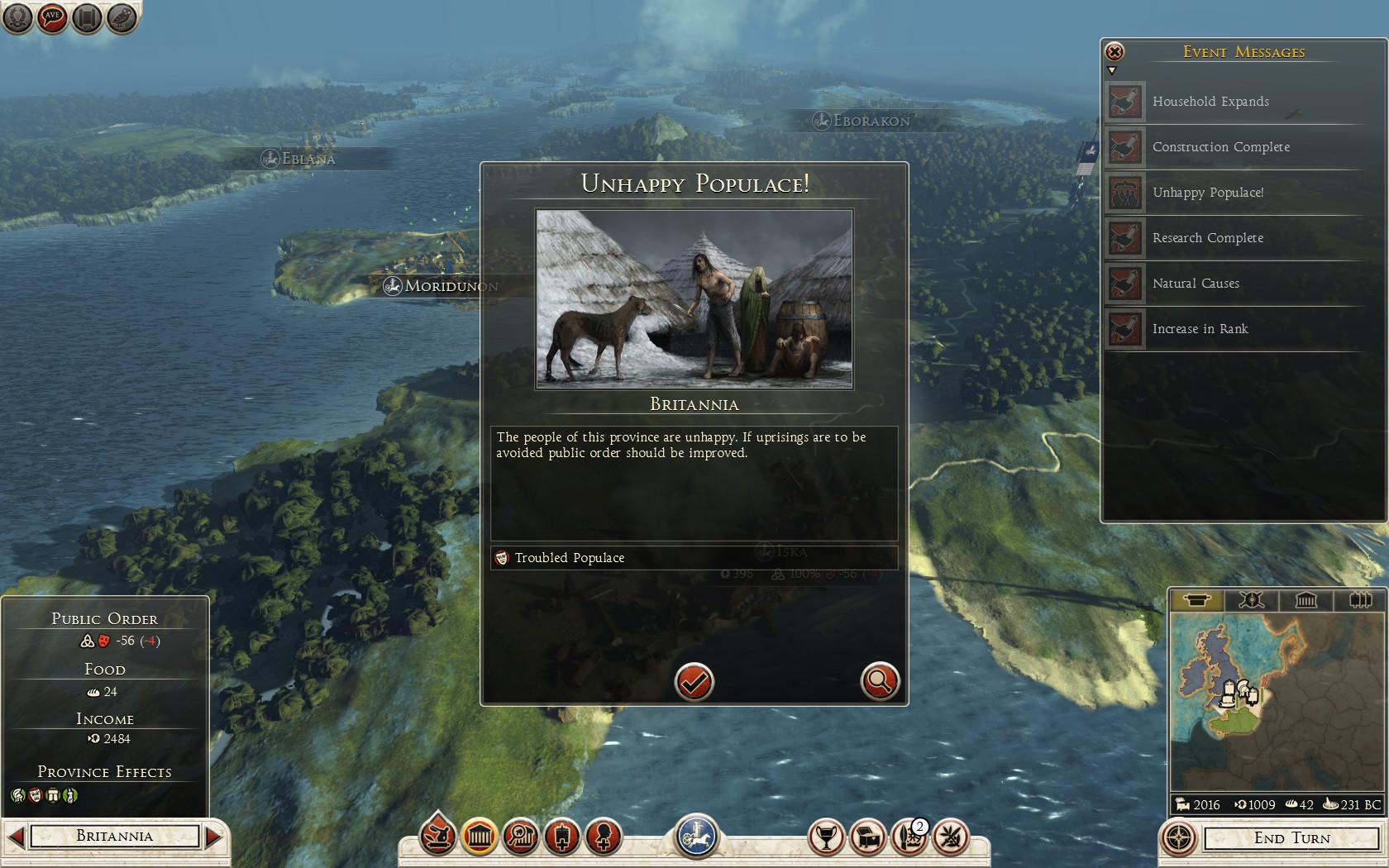The image size is (1389, 868).
Task: Open the owl encyclopedia button
Action: [122, 17]
